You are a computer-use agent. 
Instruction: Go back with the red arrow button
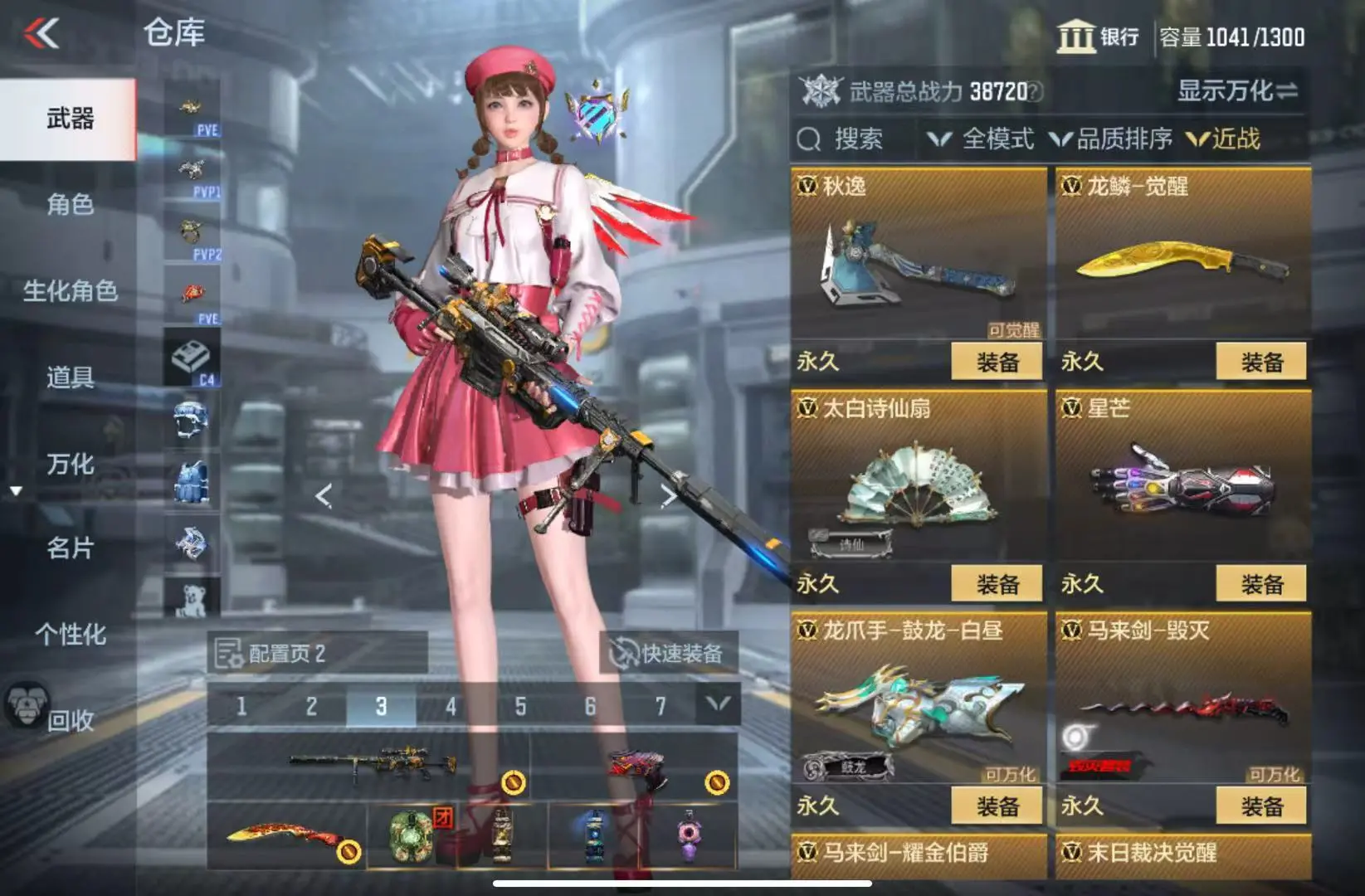(41, 34)
